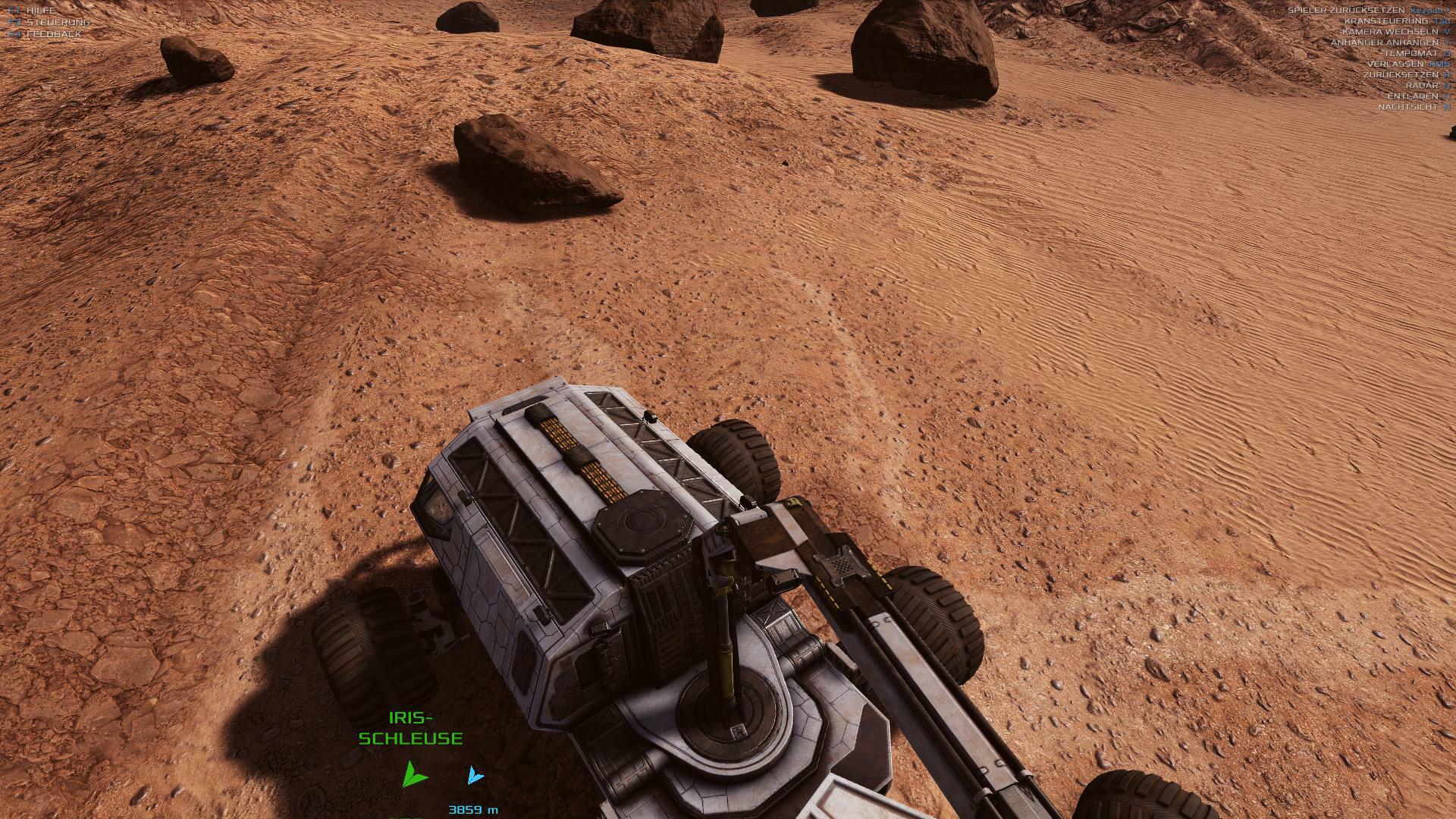
Task: Click the blue waypoint arrow marker
Action: (475, 775)
